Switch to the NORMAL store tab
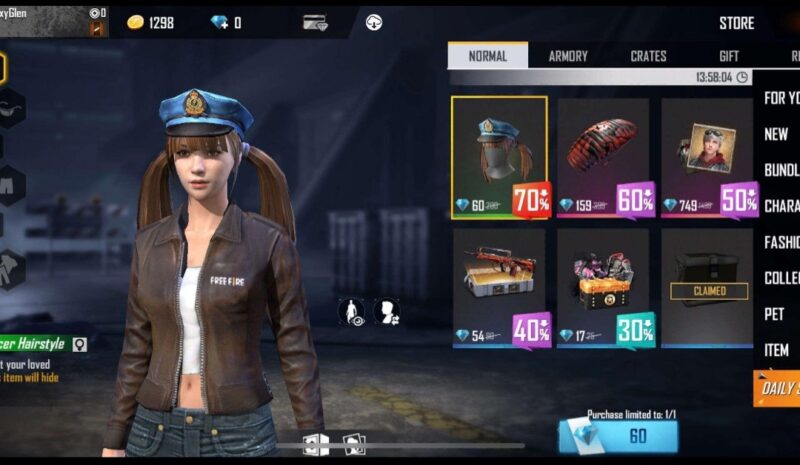Viewport: 800px width, 465px height. [487, 56]
